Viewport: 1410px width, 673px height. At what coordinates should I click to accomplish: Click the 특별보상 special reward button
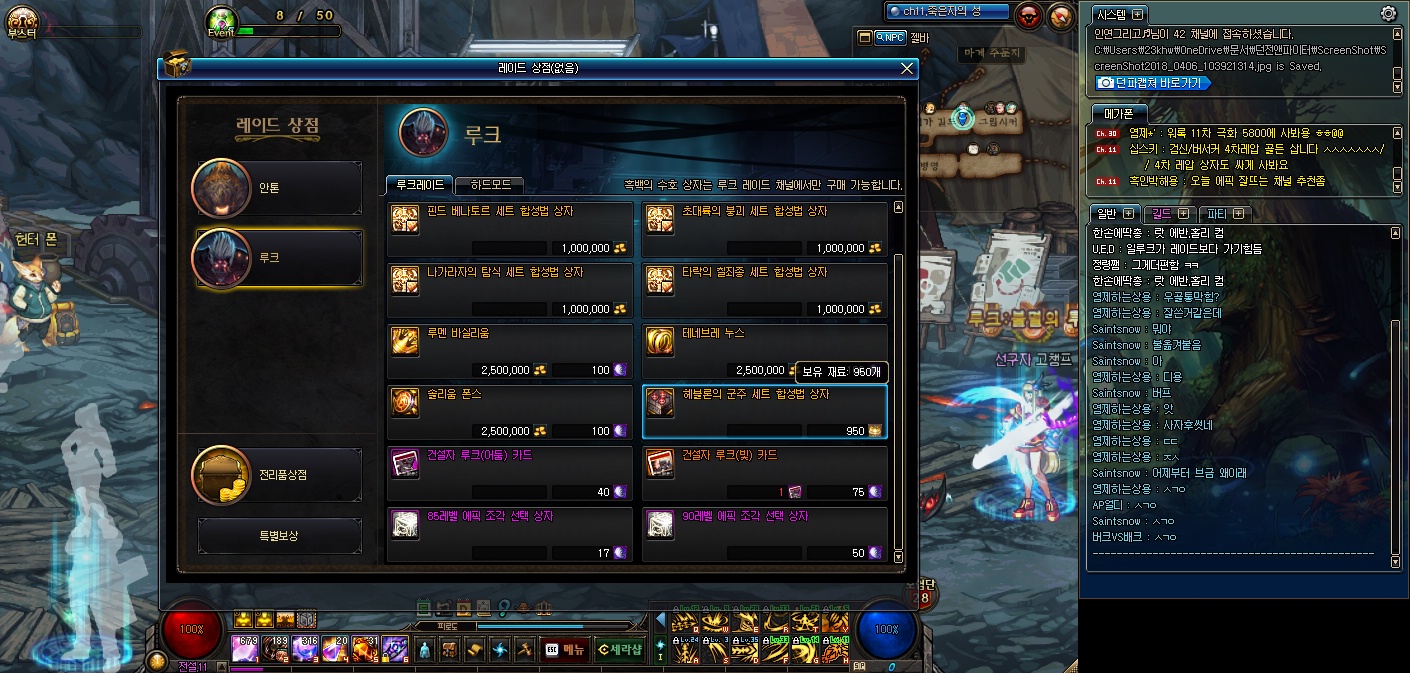tap(280, 536)
